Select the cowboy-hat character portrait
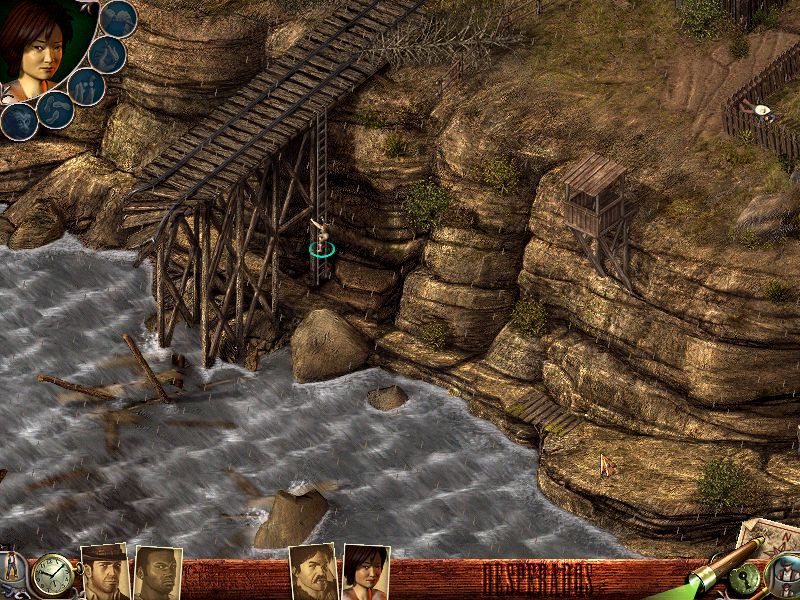The width and height of the screenshot is (800, 600). coord(104,573)
